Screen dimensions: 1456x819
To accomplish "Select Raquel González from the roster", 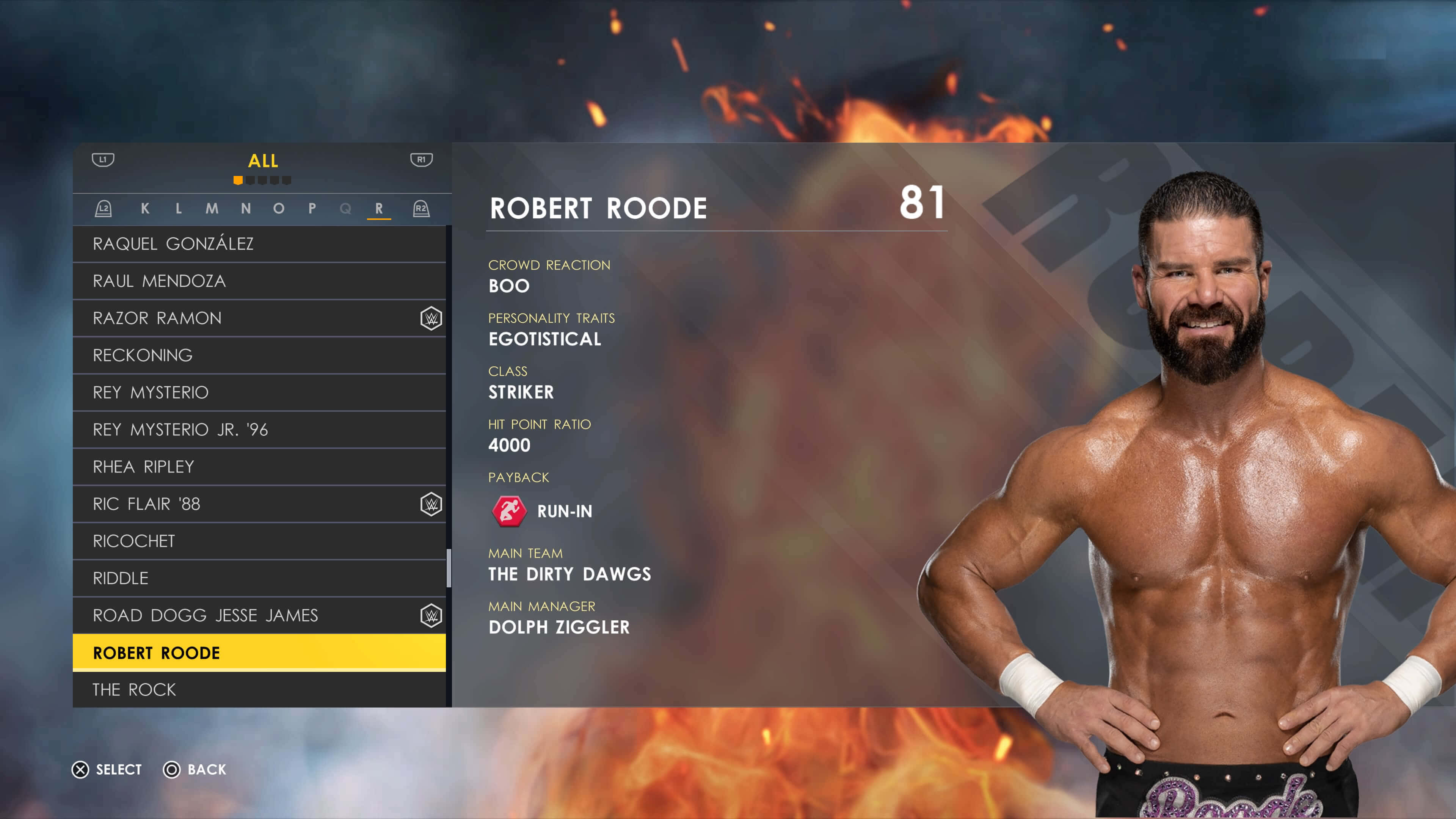I will [259, 243].
